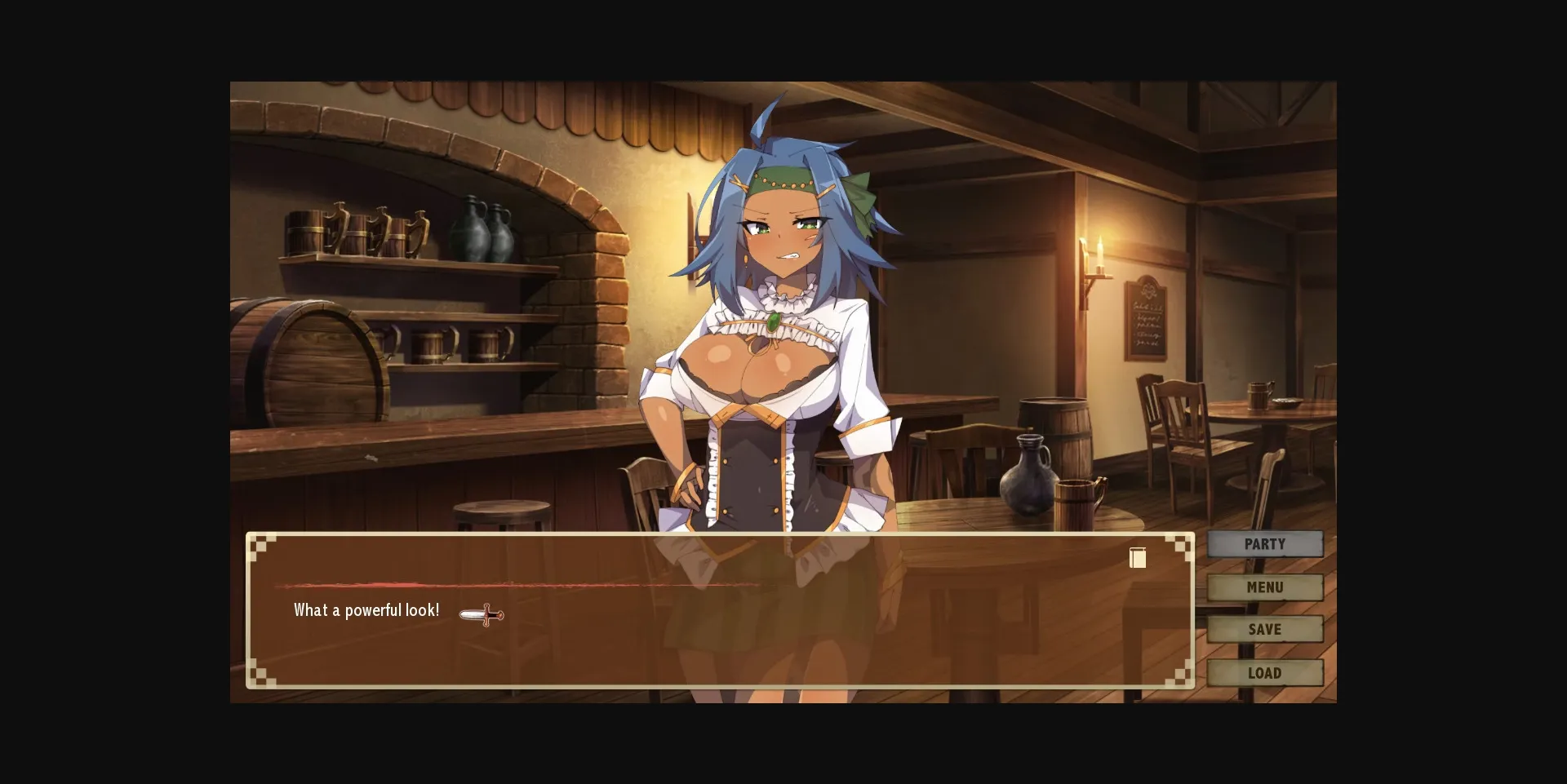Save your progress with SAVE

[x=1265, y=629]
